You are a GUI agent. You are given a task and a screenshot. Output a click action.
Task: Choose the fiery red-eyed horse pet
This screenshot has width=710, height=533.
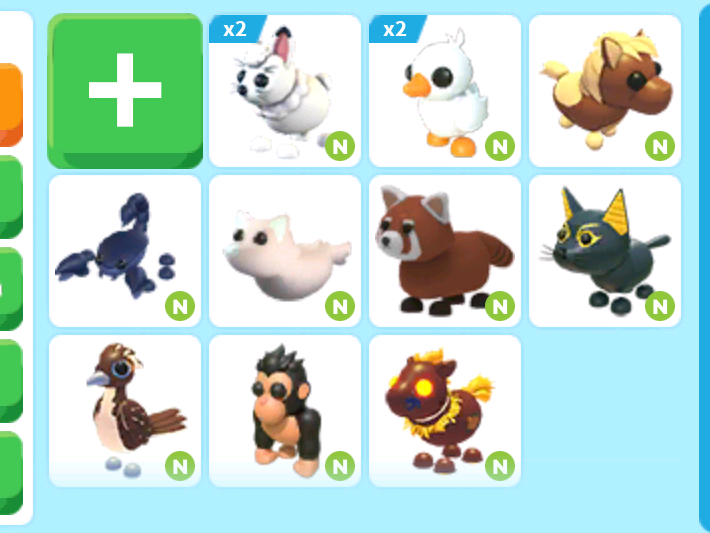(x=445, y=411)
